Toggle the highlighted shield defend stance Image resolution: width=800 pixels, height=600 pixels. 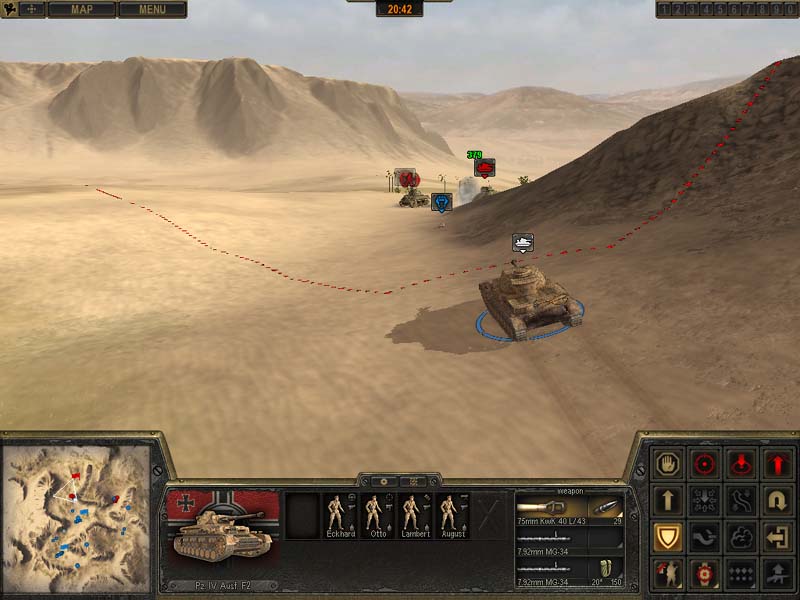(668, 537)
